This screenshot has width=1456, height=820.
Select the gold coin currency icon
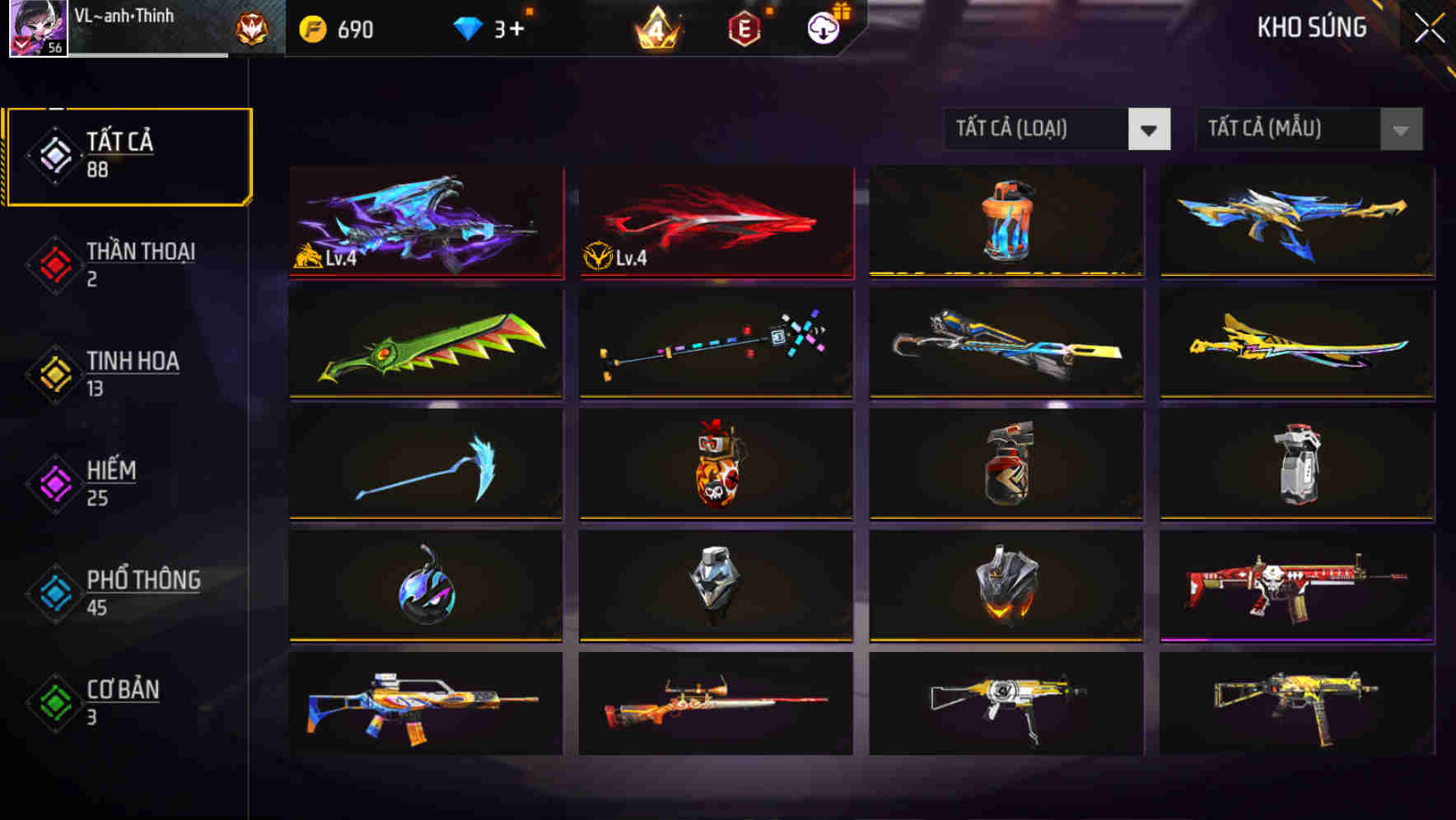pos(310,29)
